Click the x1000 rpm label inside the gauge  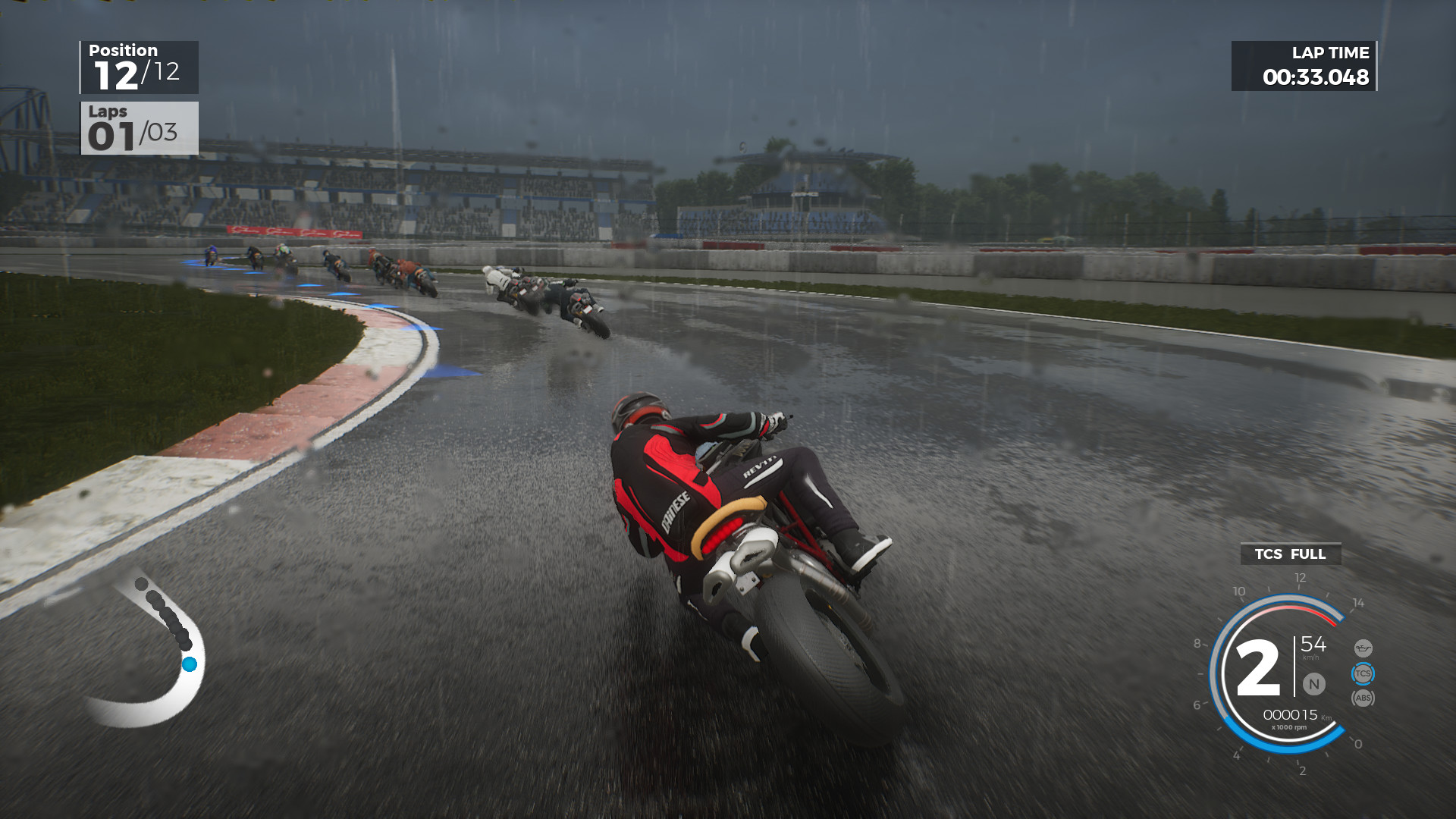[1289, 728]
